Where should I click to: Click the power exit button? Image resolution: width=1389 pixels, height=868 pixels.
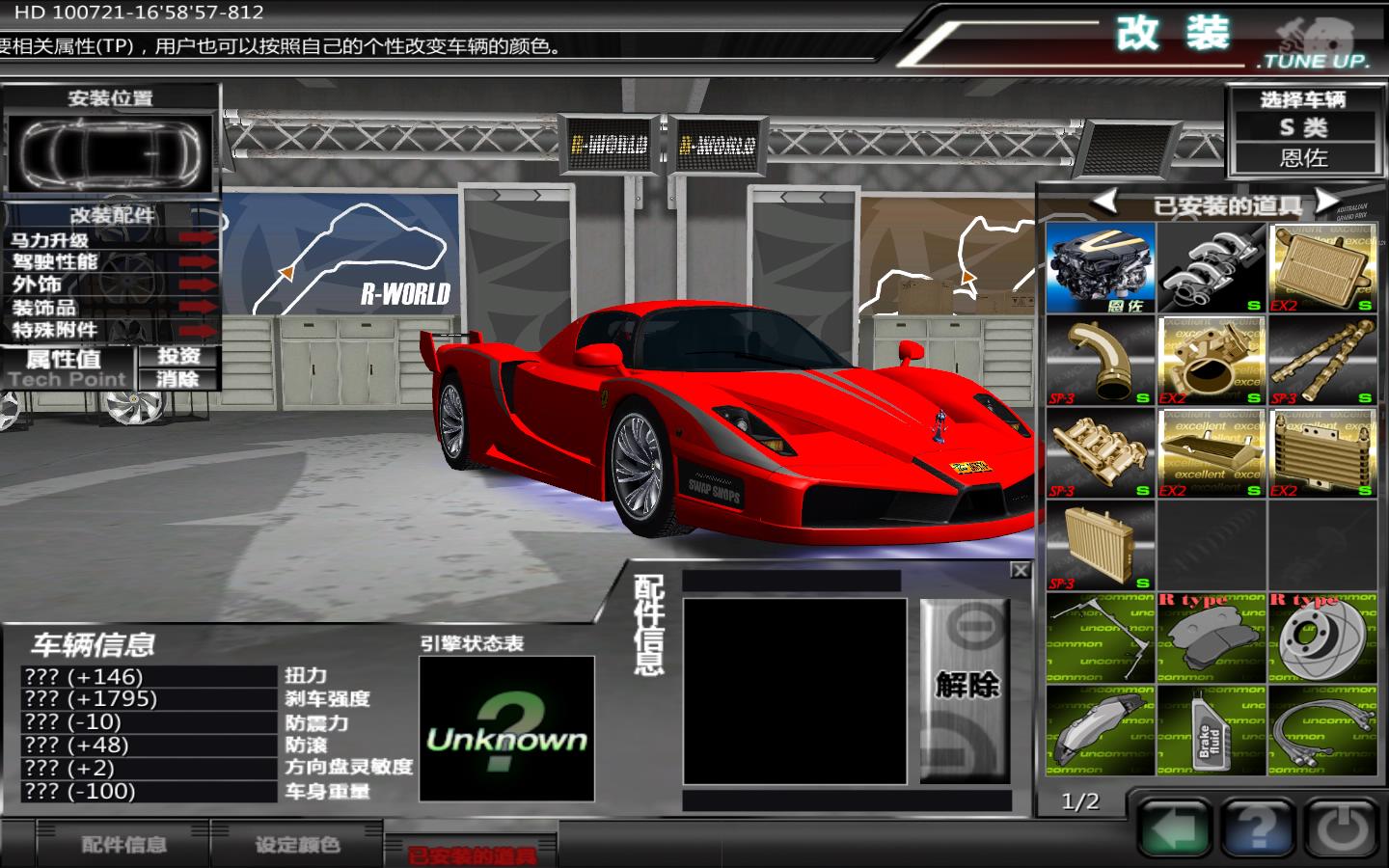(1340, 828)
